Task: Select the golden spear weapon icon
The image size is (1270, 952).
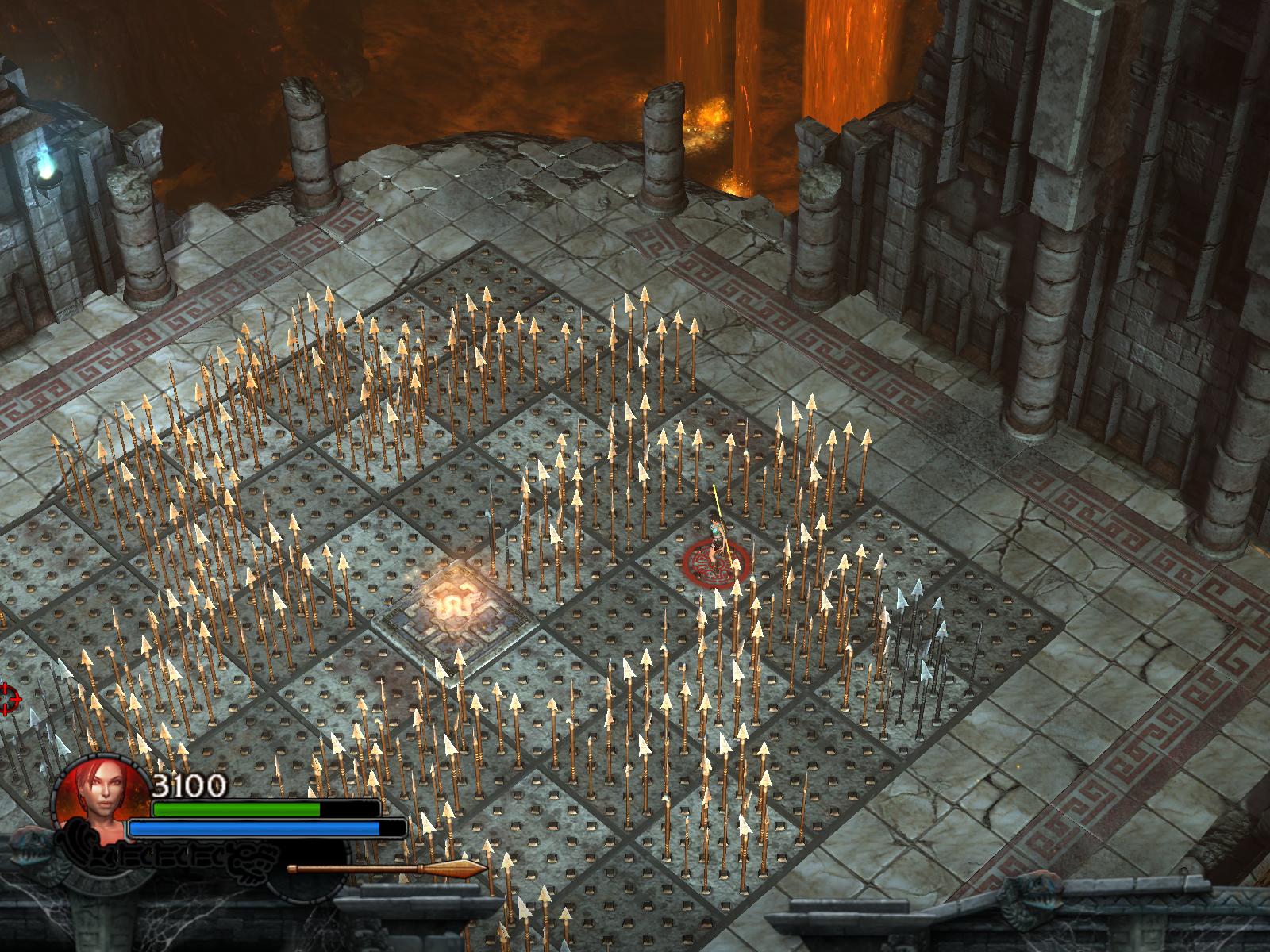Action: tap(387, 869)
